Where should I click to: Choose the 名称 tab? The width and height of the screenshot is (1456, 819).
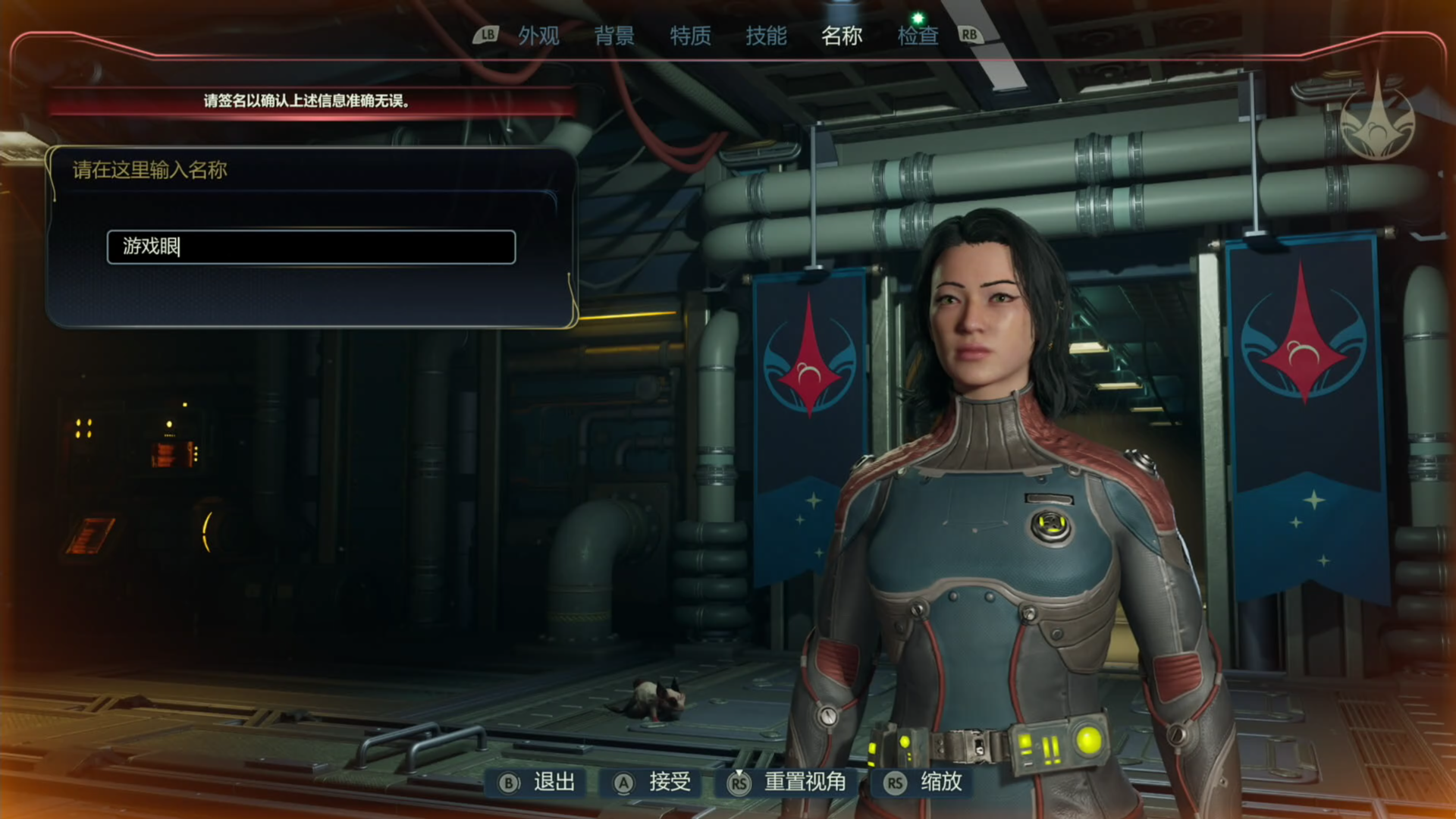pyautogui.click(x=842, y=36)
